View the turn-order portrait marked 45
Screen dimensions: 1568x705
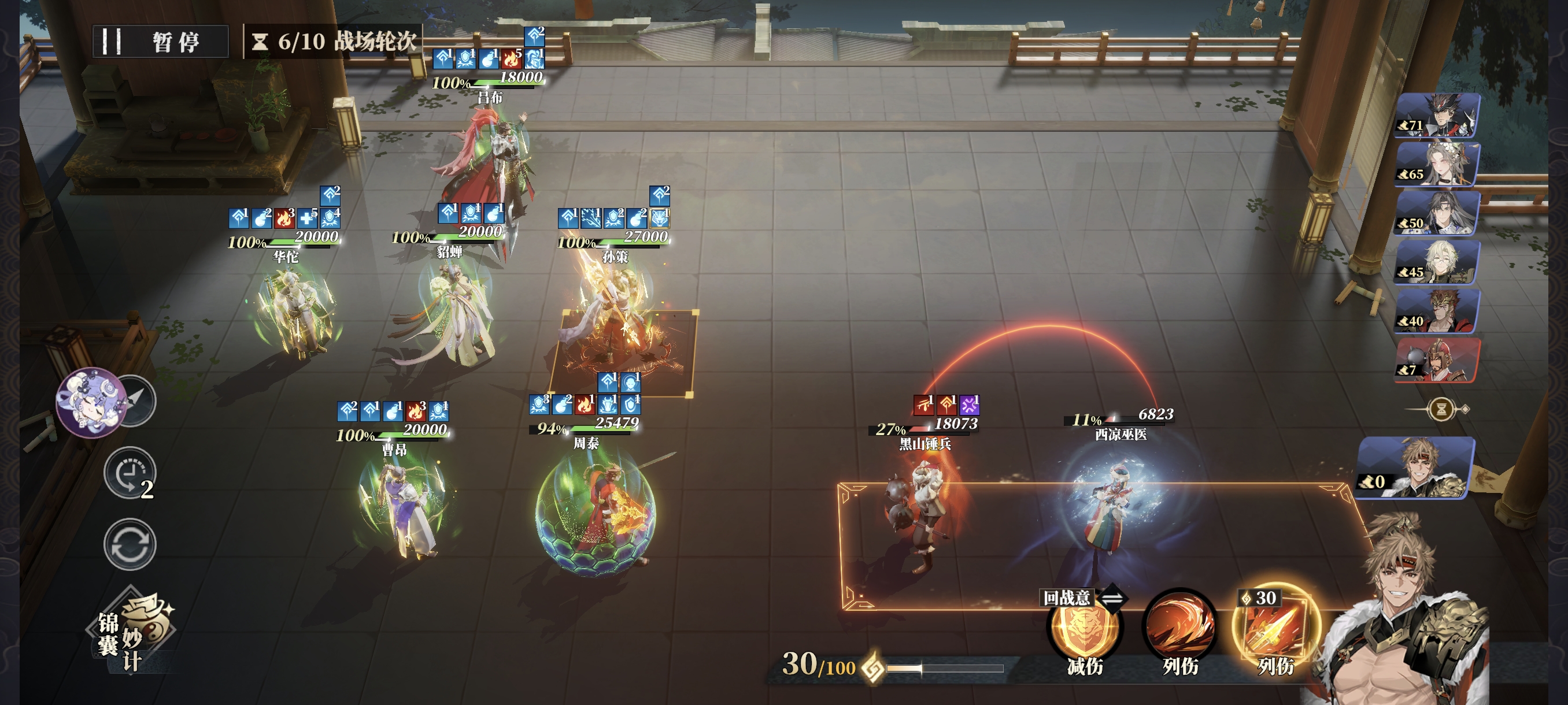click(x=1436, y=262)
